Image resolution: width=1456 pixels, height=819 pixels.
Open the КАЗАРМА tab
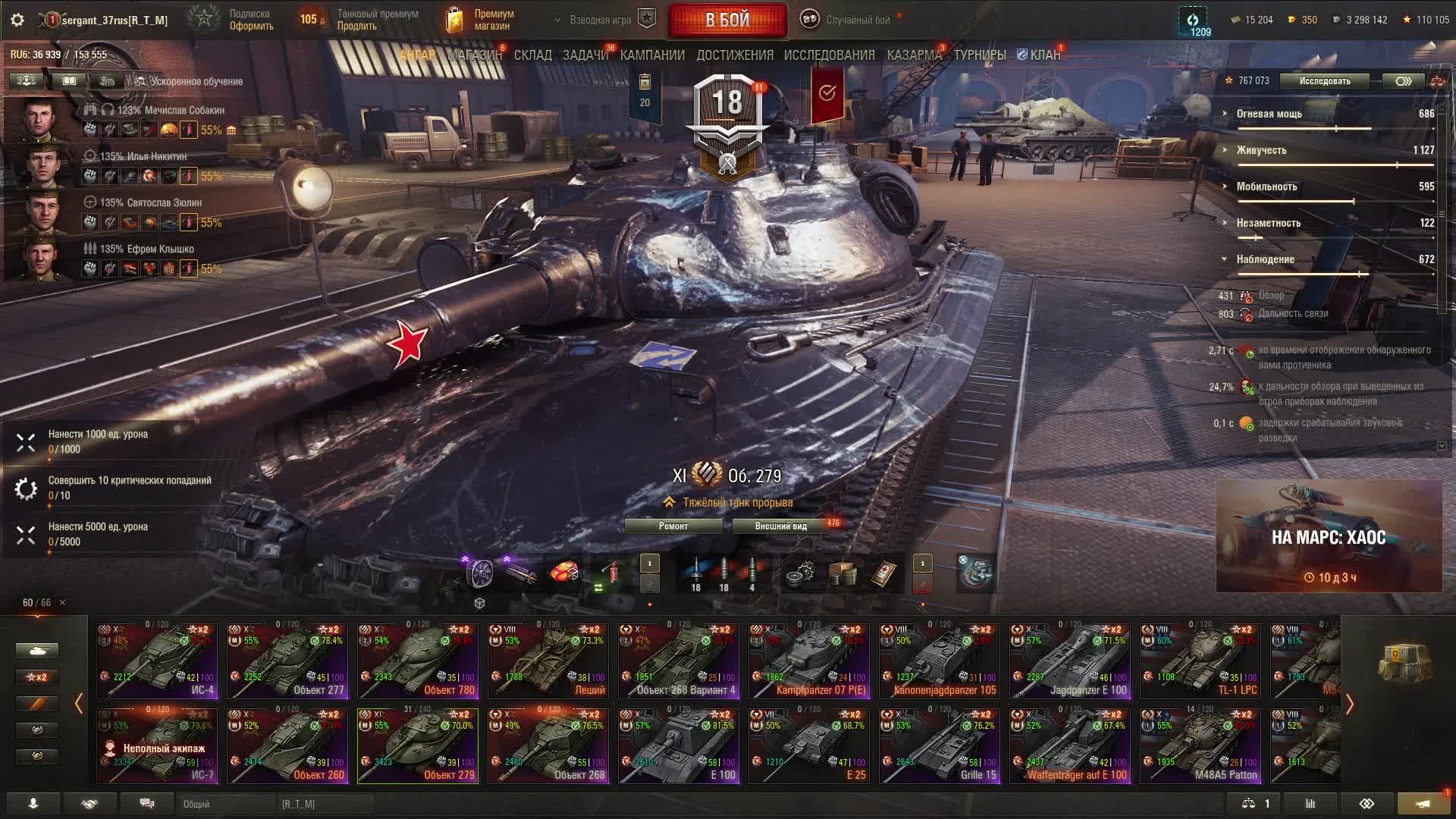coord(914,55)
